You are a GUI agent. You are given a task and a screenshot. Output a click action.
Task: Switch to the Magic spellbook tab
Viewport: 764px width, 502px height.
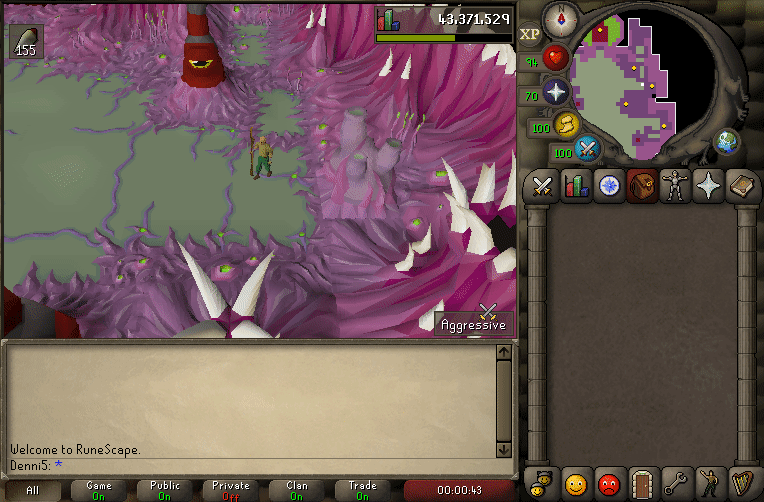coord(742,186)
